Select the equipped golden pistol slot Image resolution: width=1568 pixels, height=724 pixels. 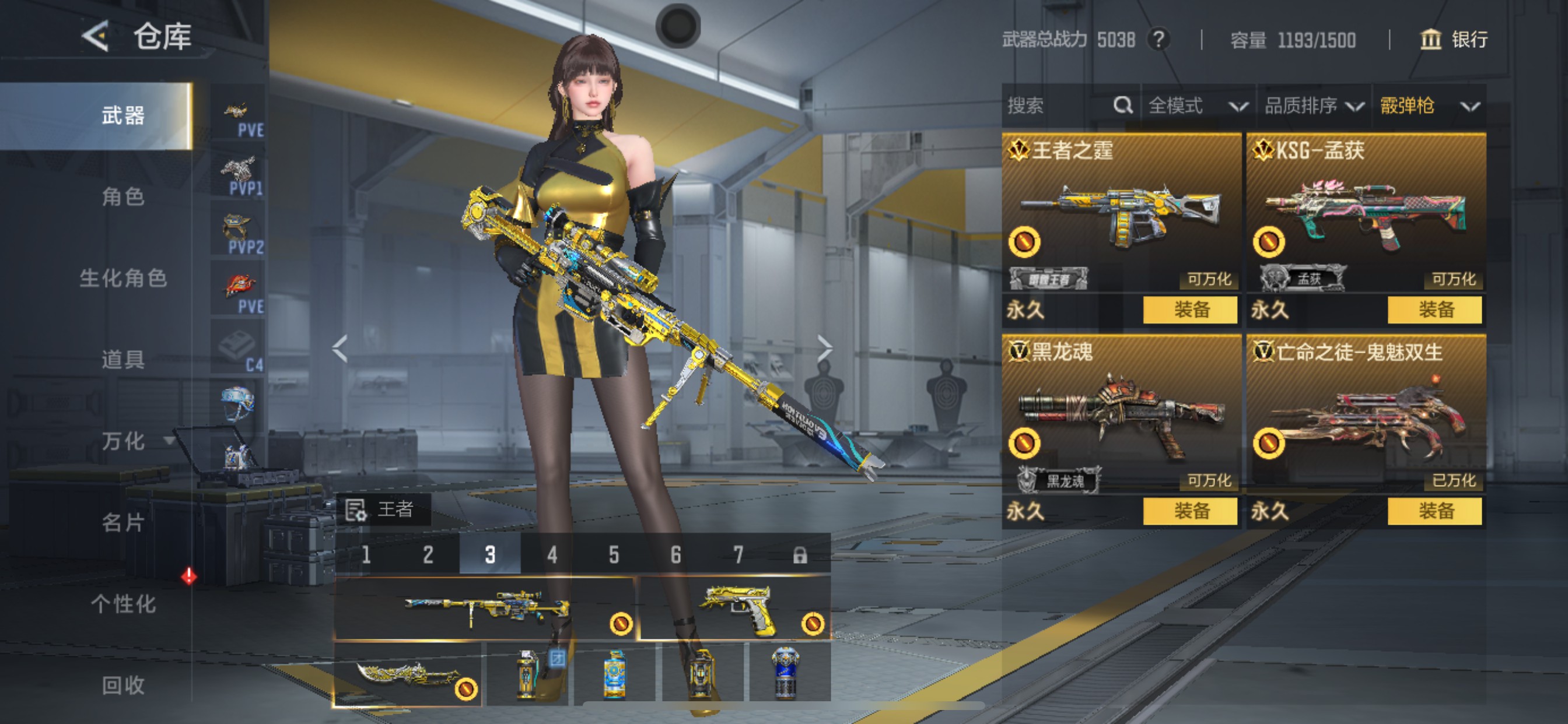point(734,609)
